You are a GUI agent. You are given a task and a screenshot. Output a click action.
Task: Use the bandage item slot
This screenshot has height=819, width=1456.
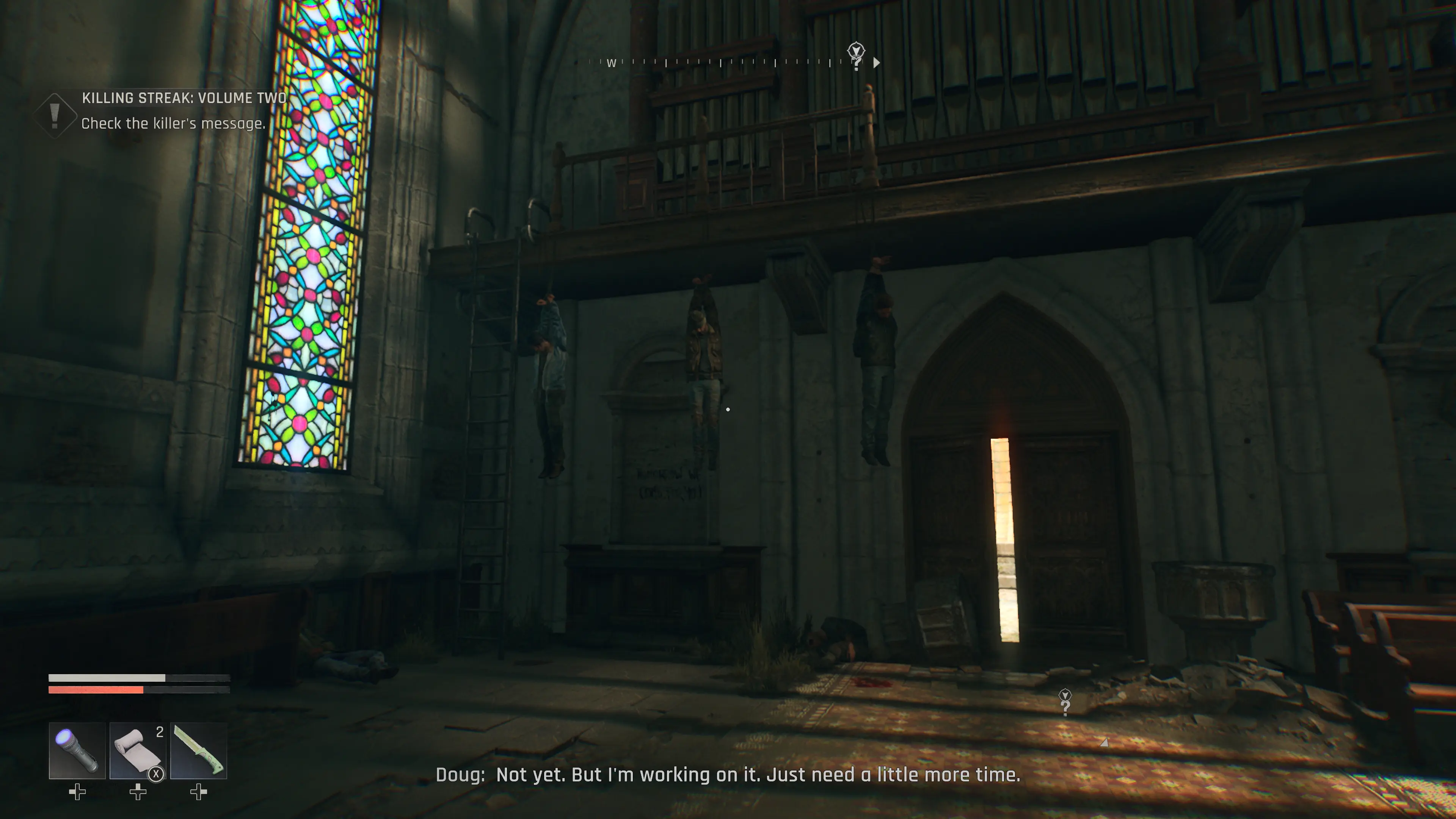coord(137,750)
